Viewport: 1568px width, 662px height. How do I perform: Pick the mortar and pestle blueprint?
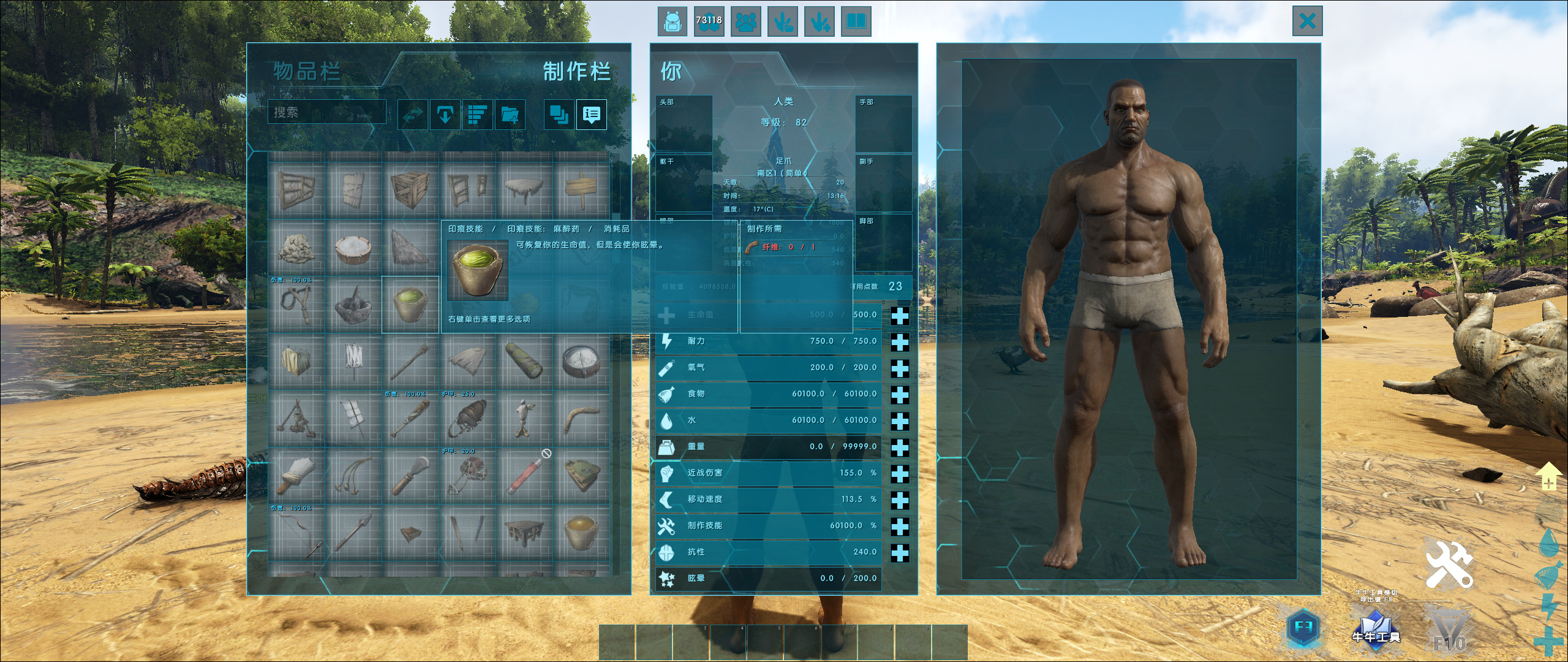(353, 304)
